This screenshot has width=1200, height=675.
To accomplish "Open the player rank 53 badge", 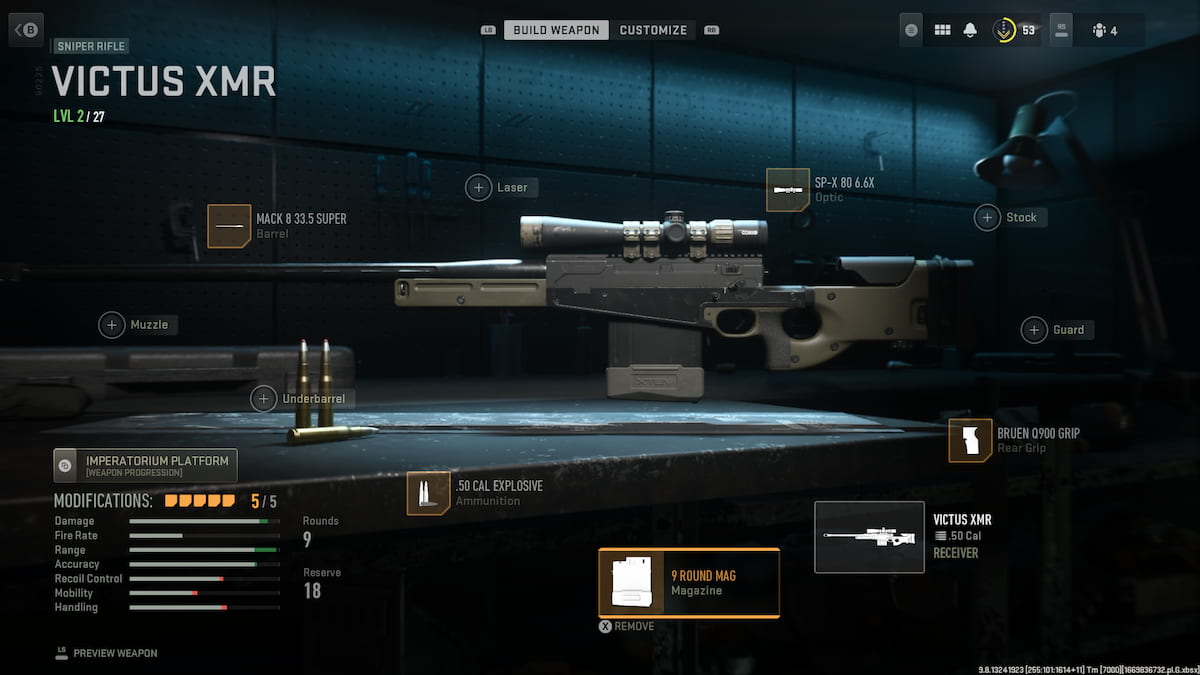I will coord(1013,30).
